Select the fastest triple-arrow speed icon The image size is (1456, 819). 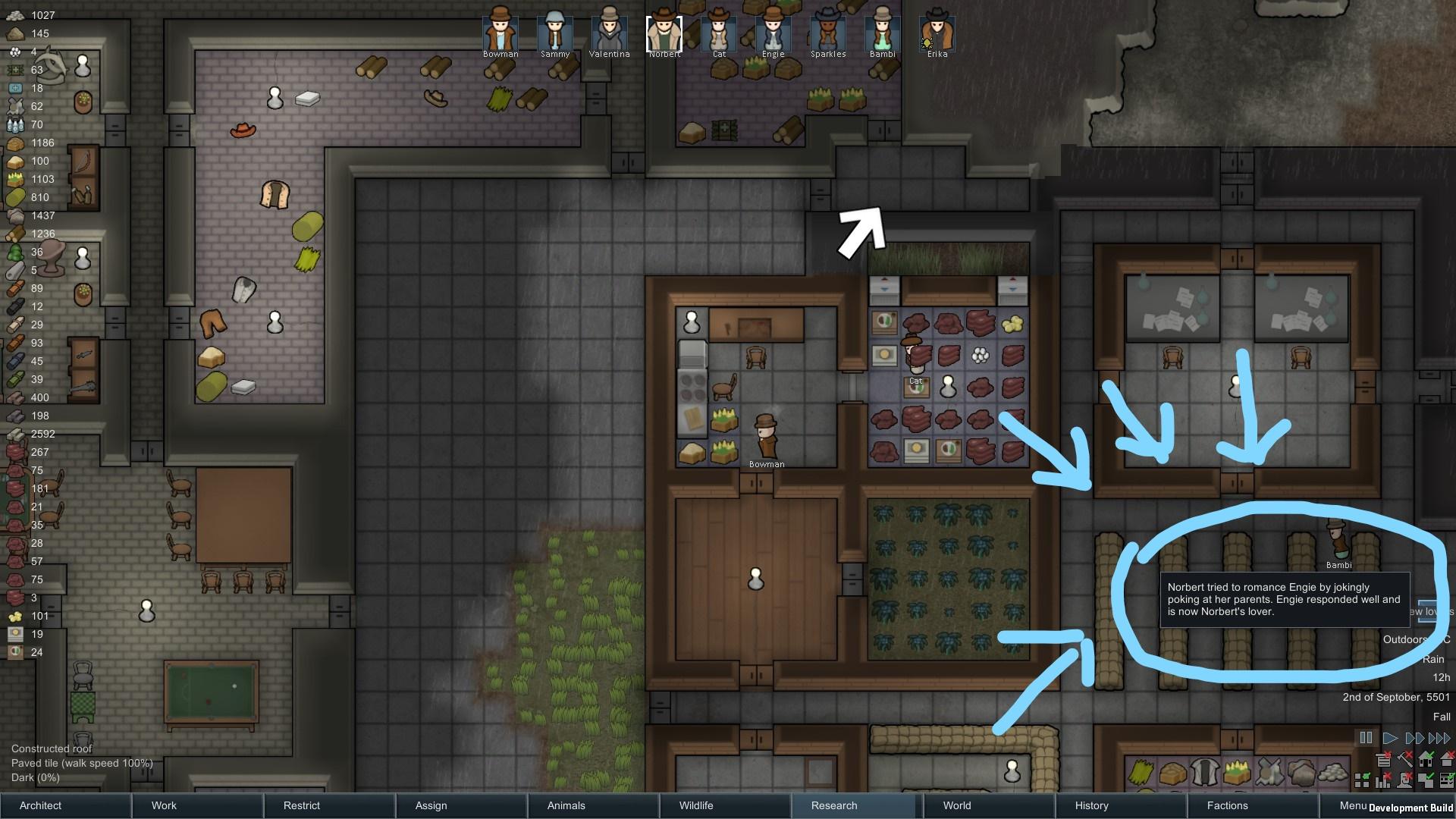pos(1439,738)
